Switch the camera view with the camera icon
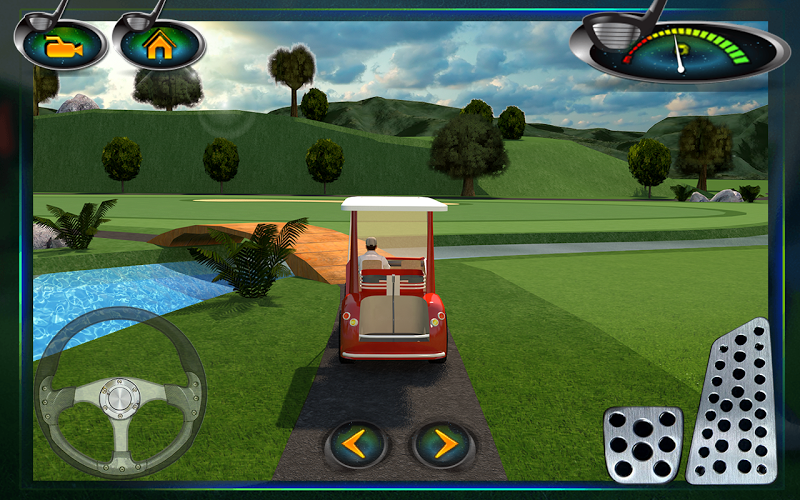This screenshot has width=800, height=500. click(x=60, y=45)
